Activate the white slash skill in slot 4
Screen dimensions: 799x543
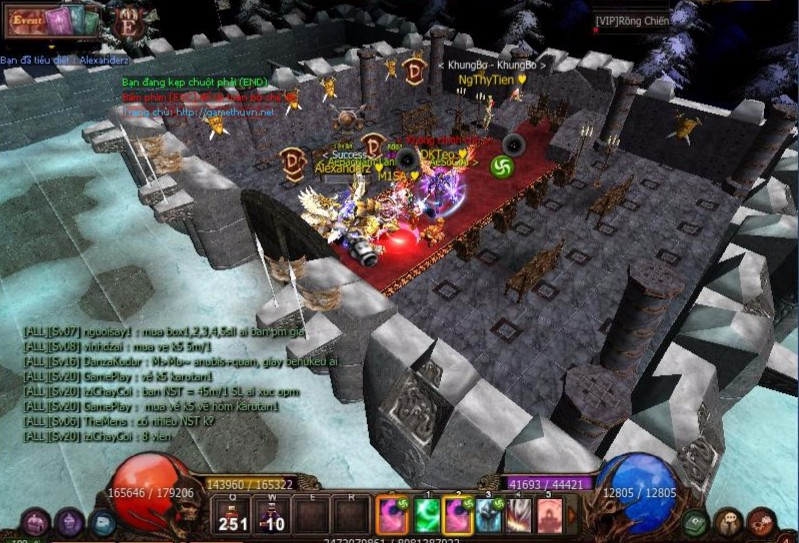coord(519,515)
